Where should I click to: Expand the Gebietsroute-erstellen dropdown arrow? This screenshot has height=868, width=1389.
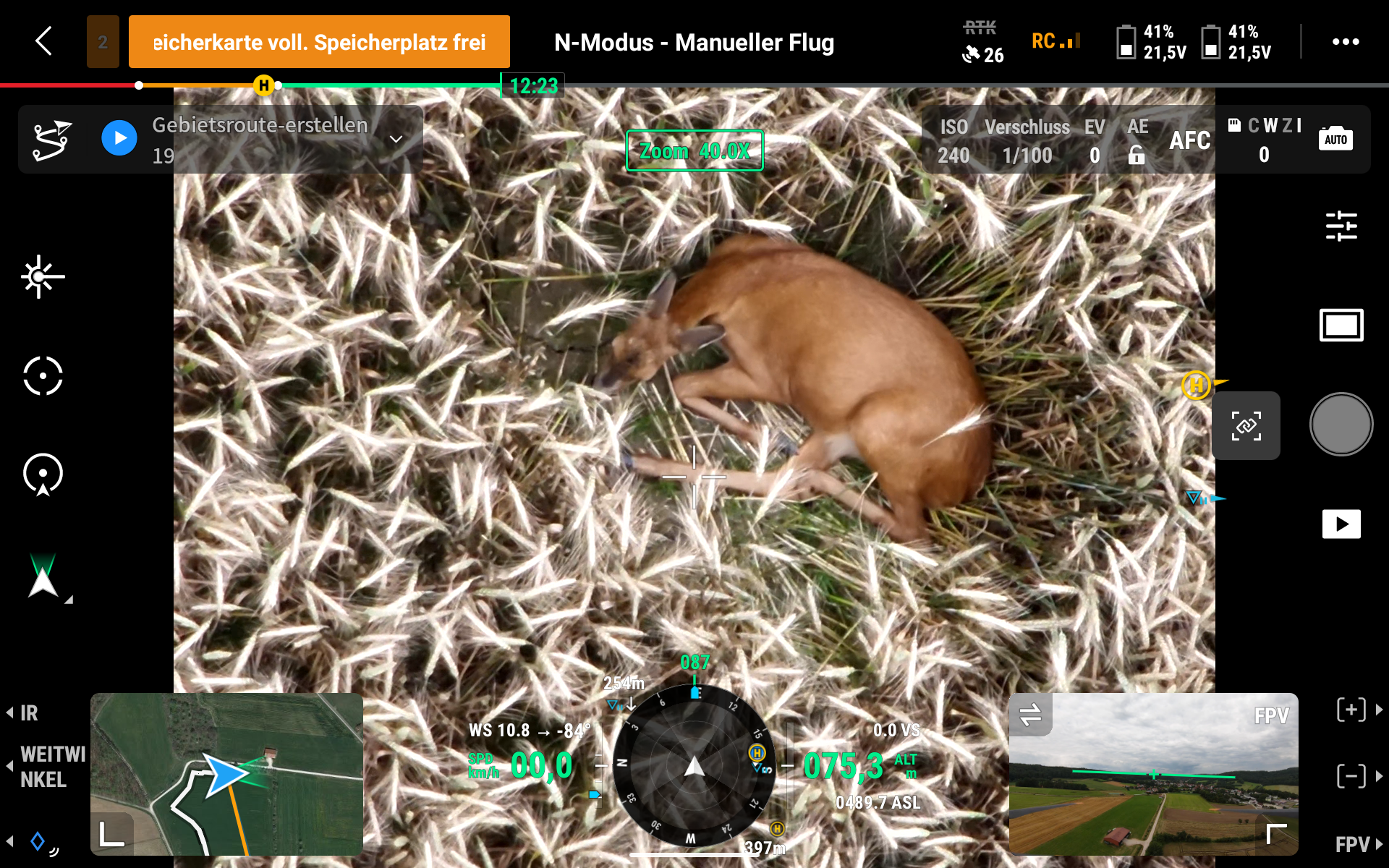[396, 139]
